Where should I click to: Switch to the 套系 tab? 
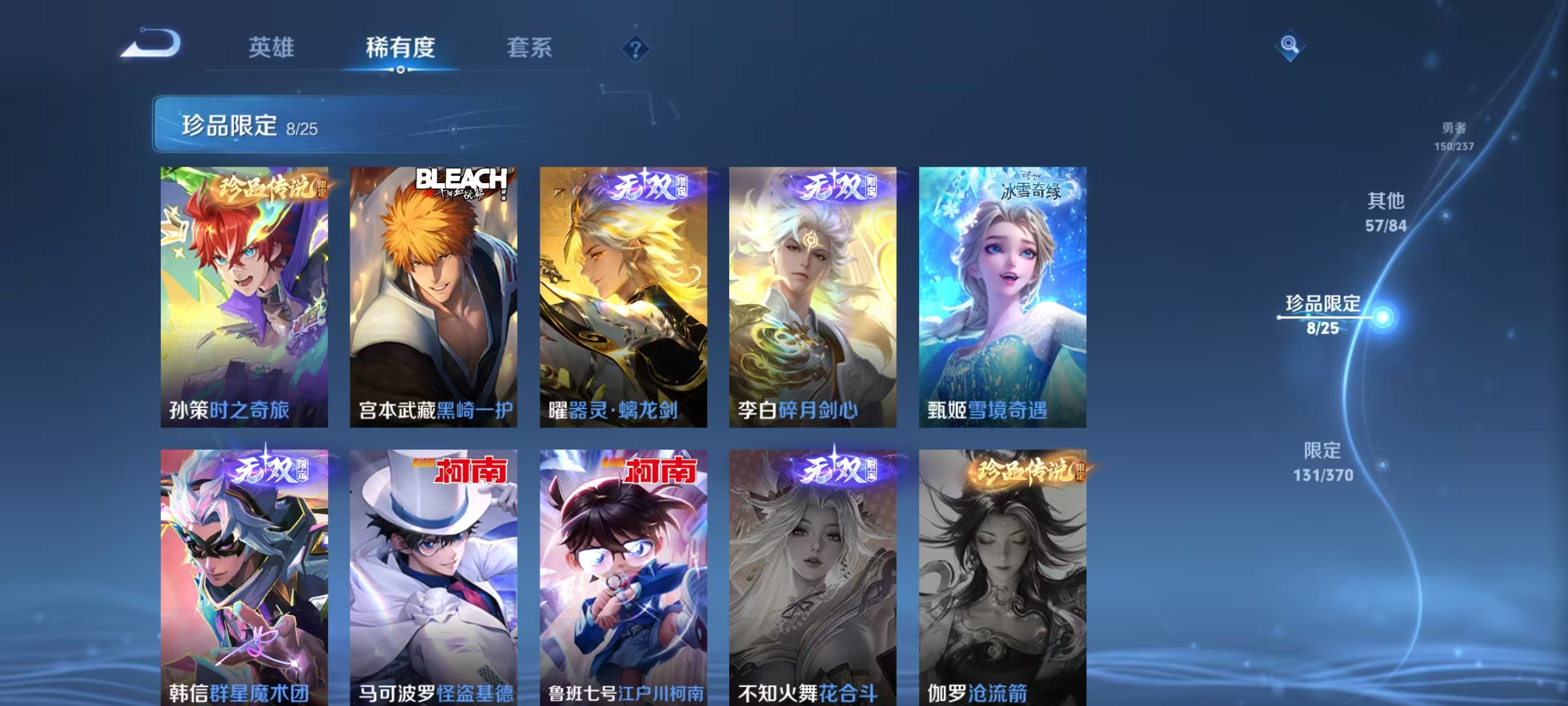pos(530,48)
